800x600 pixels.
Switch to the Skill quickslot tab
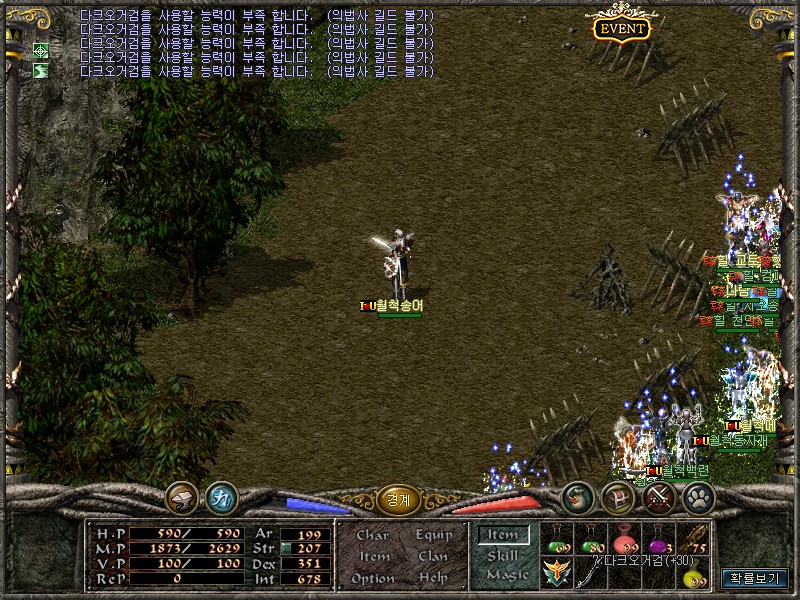tap(503, 555)
